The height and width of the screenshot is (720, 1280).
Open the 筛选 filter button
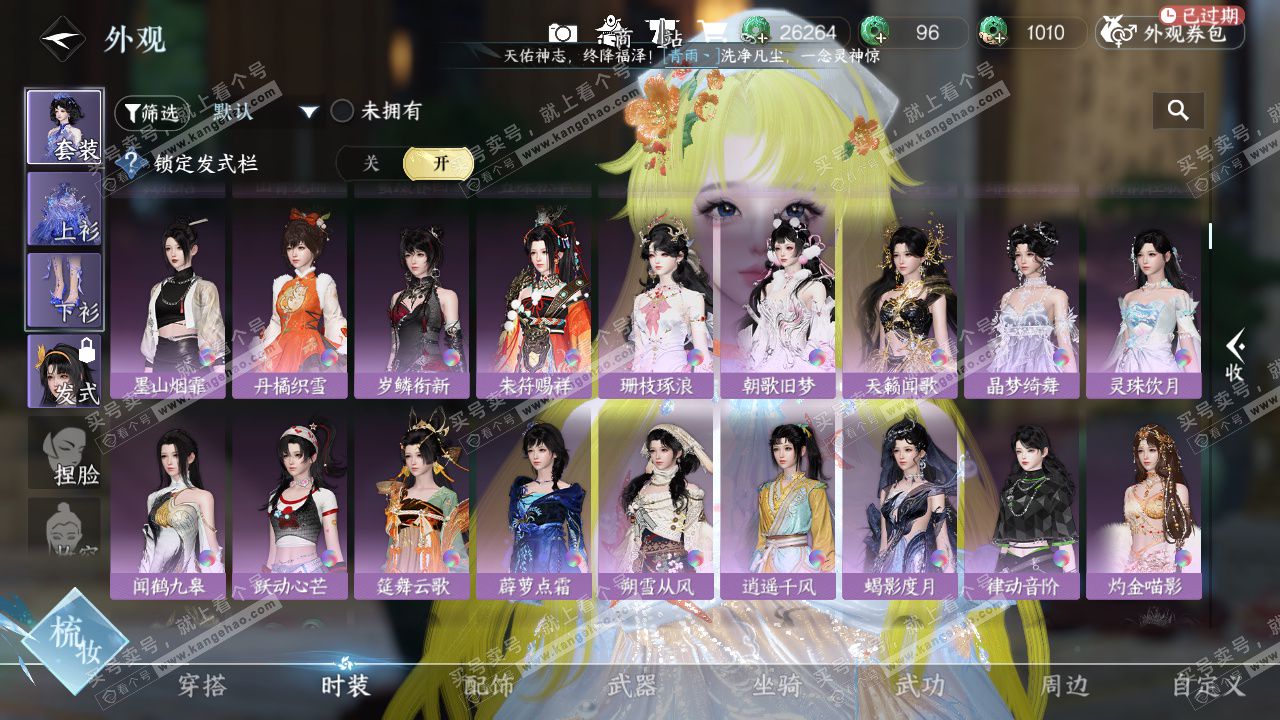point(150,113)
